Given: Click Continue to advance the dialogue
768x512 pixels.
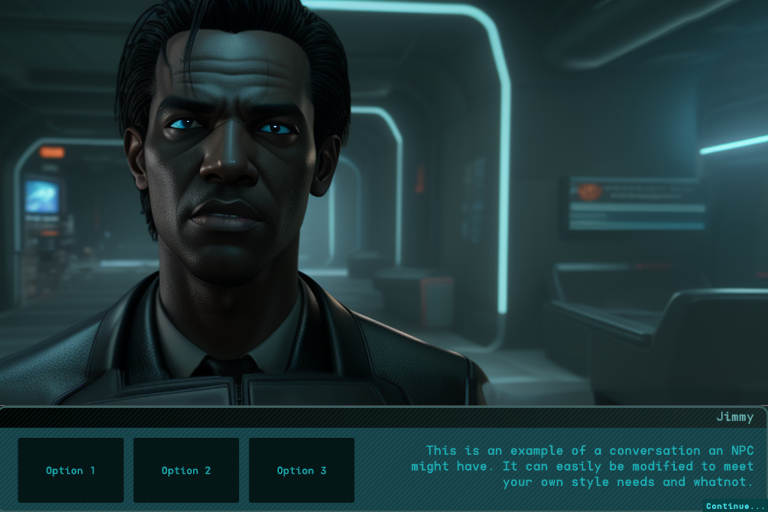Looking at the screenshot, I should (x=735, y=506).
